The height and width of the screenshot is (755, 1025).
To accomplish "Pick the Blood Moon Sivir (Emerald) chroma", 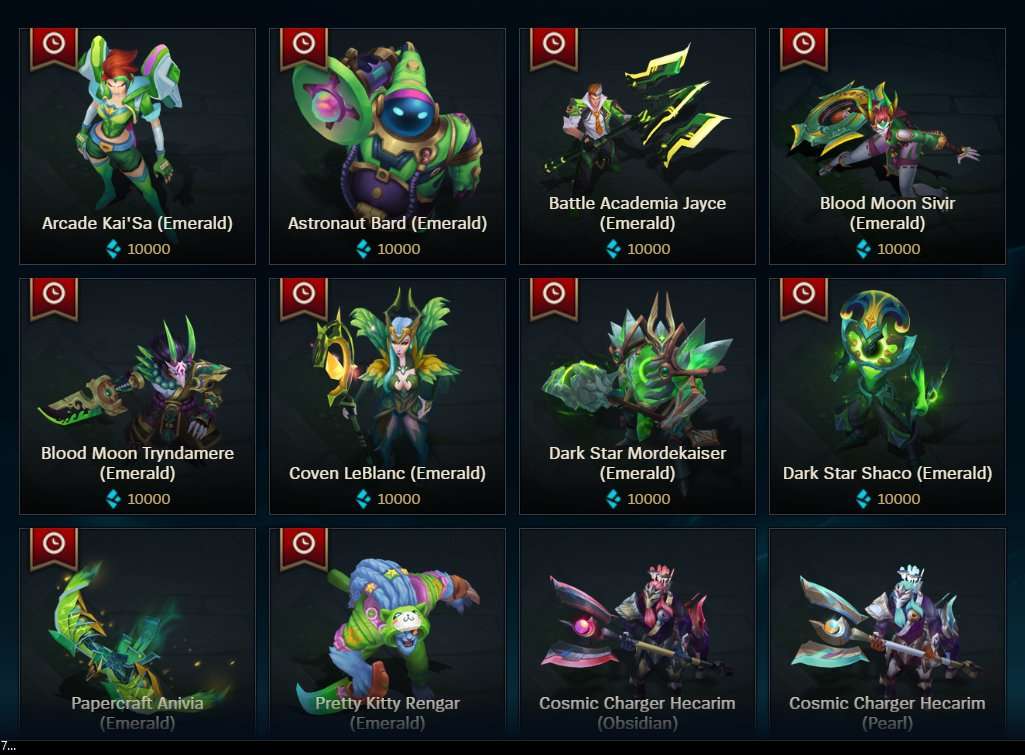I will click(887, 146).
